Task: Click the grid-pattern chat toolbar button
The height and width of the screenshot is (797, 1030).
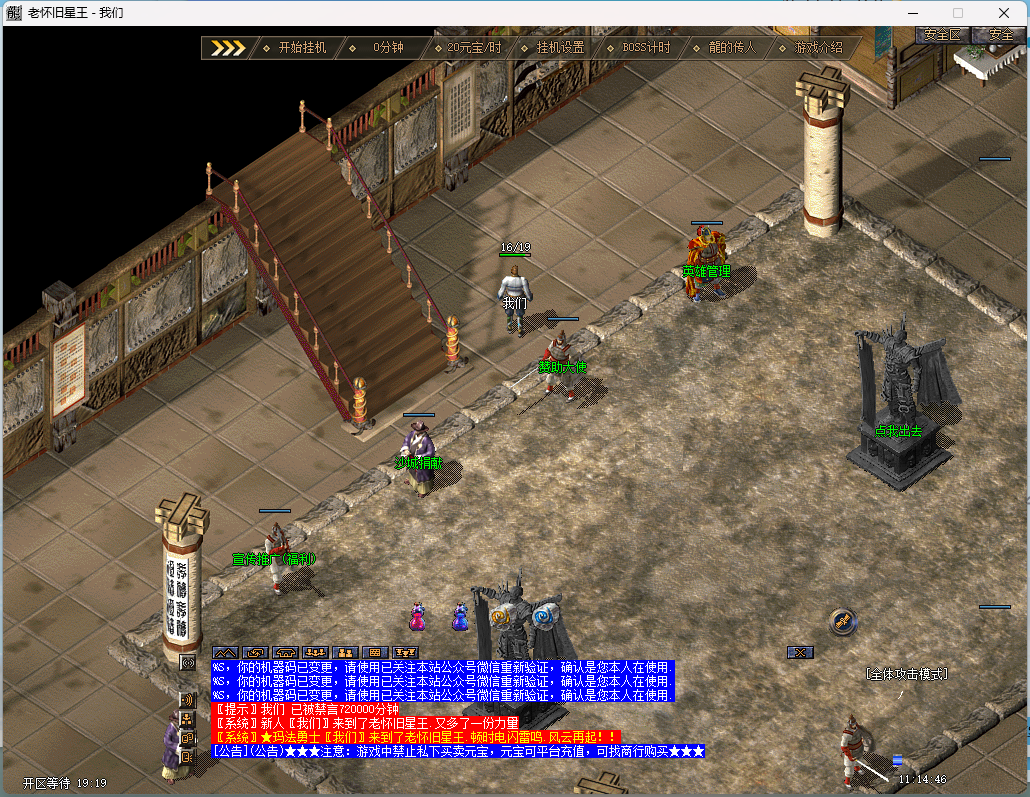Action: 375,652
